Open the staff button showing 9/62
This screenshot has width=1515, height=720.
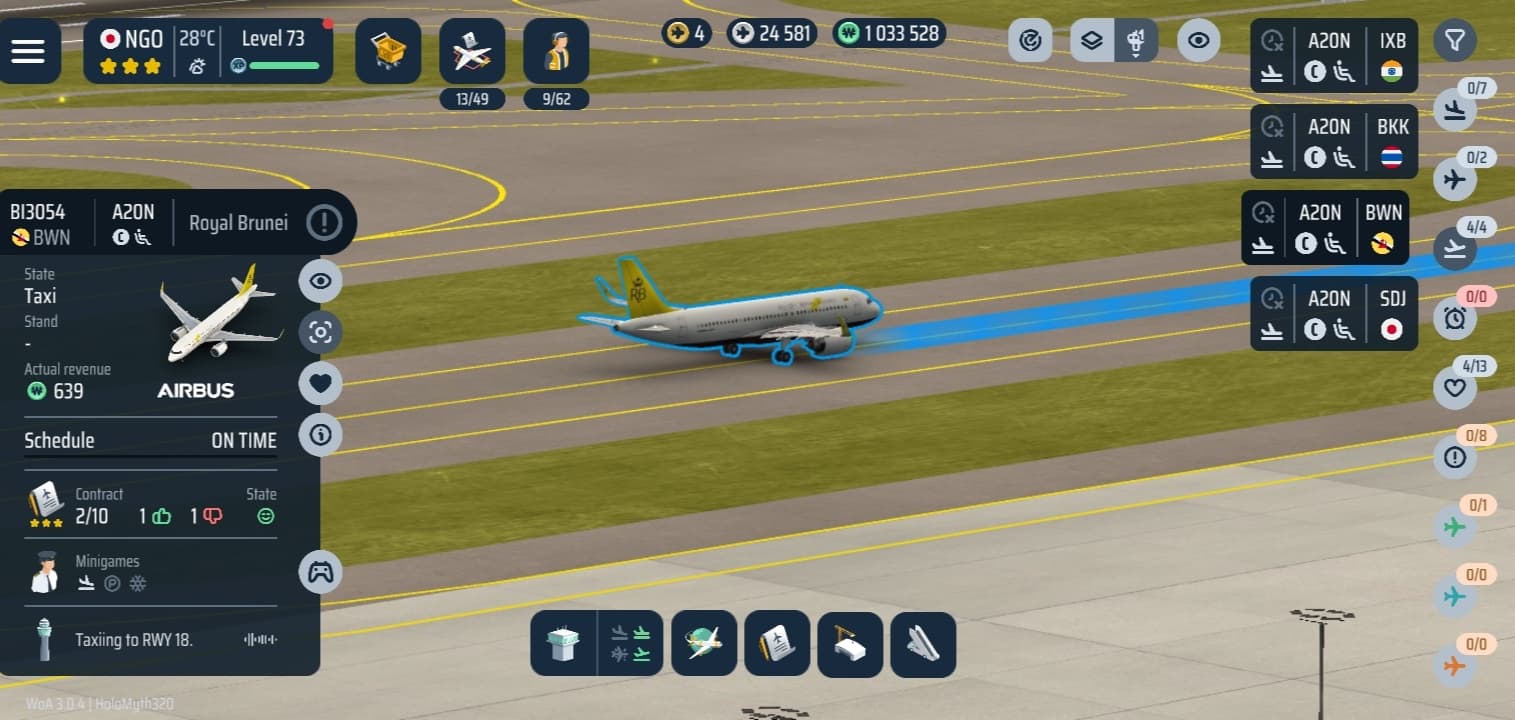[x=556, y=51]
